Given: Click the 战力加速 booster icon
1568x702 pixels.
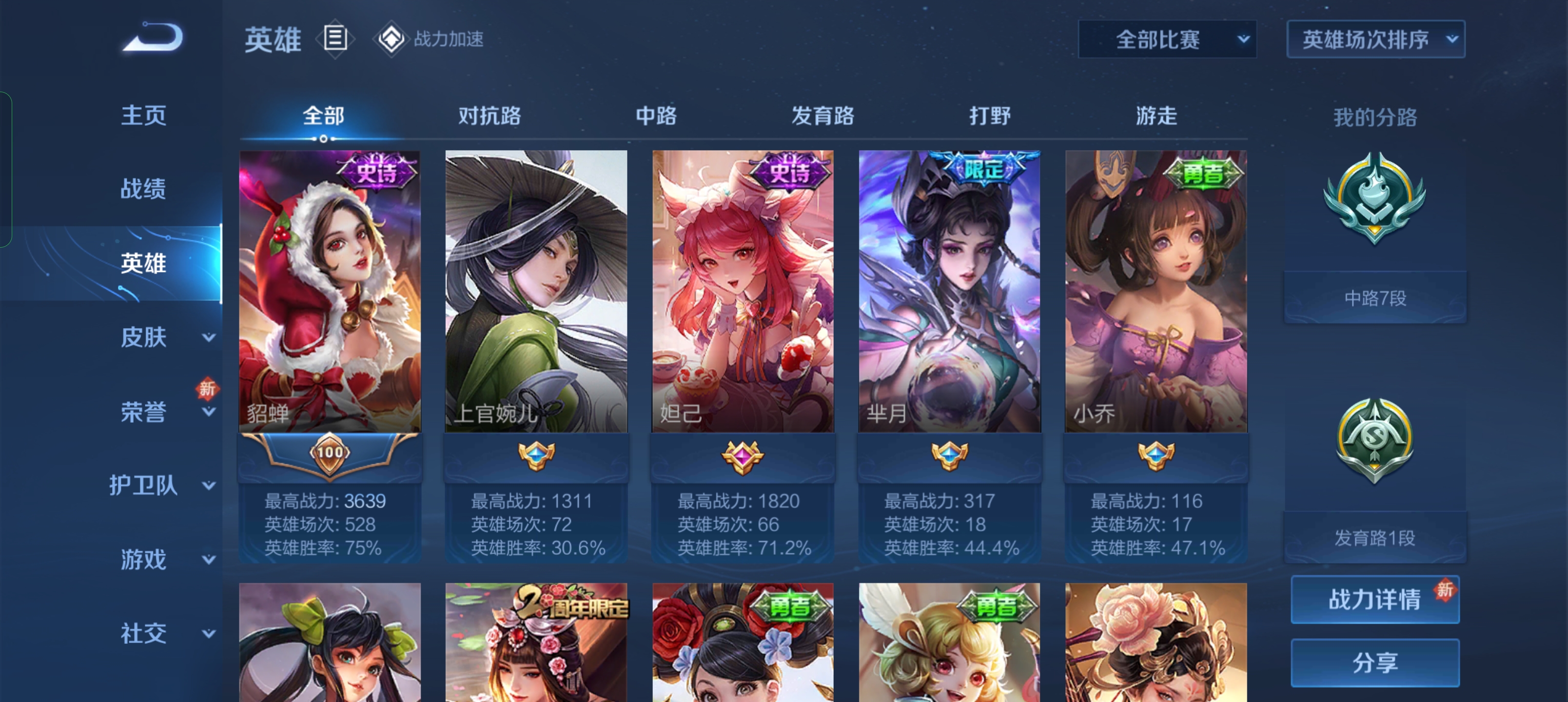Looking at the screenshot, I should [x=393, y=39].
